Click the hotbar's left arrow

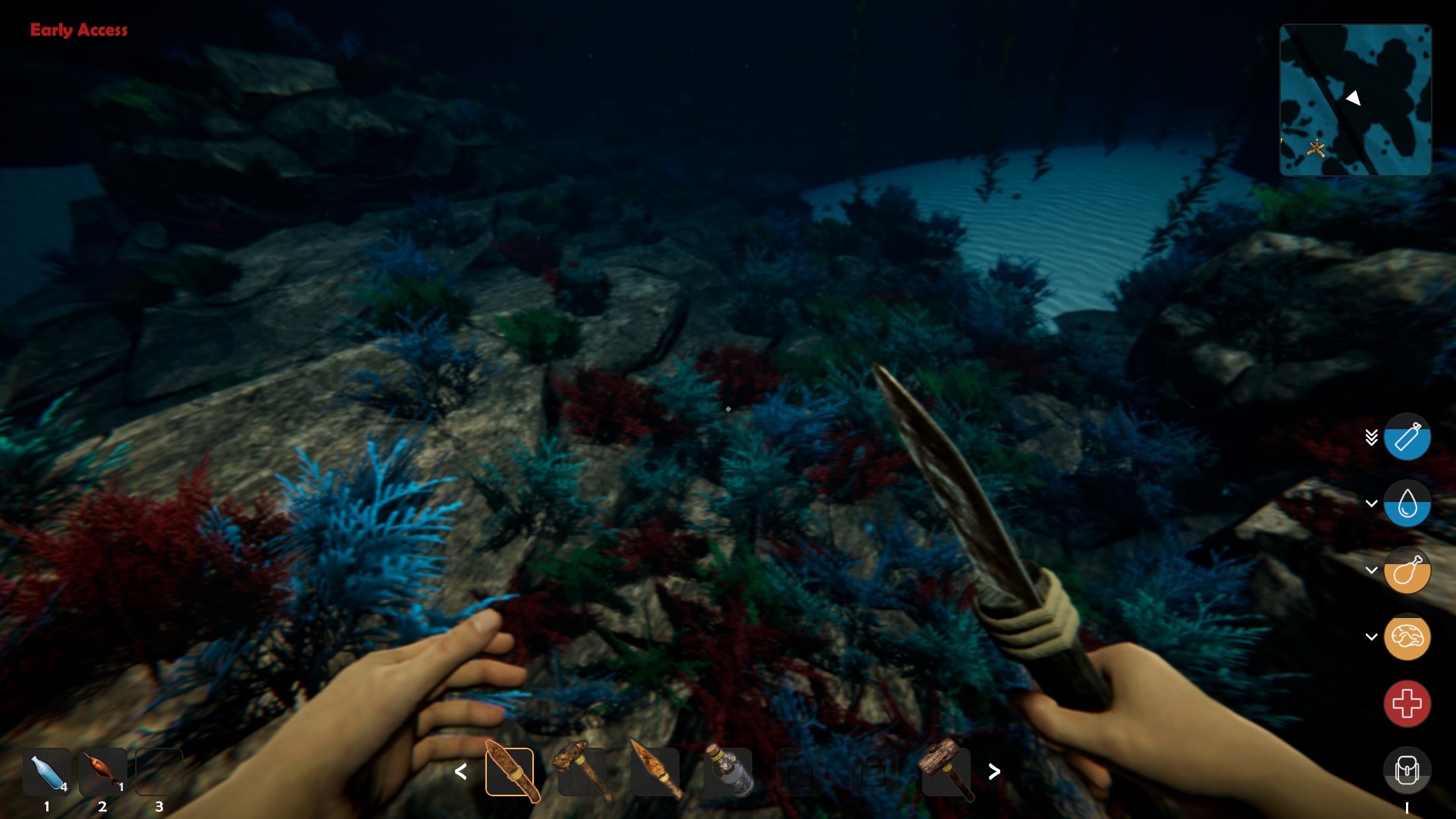tap(460, 772)
